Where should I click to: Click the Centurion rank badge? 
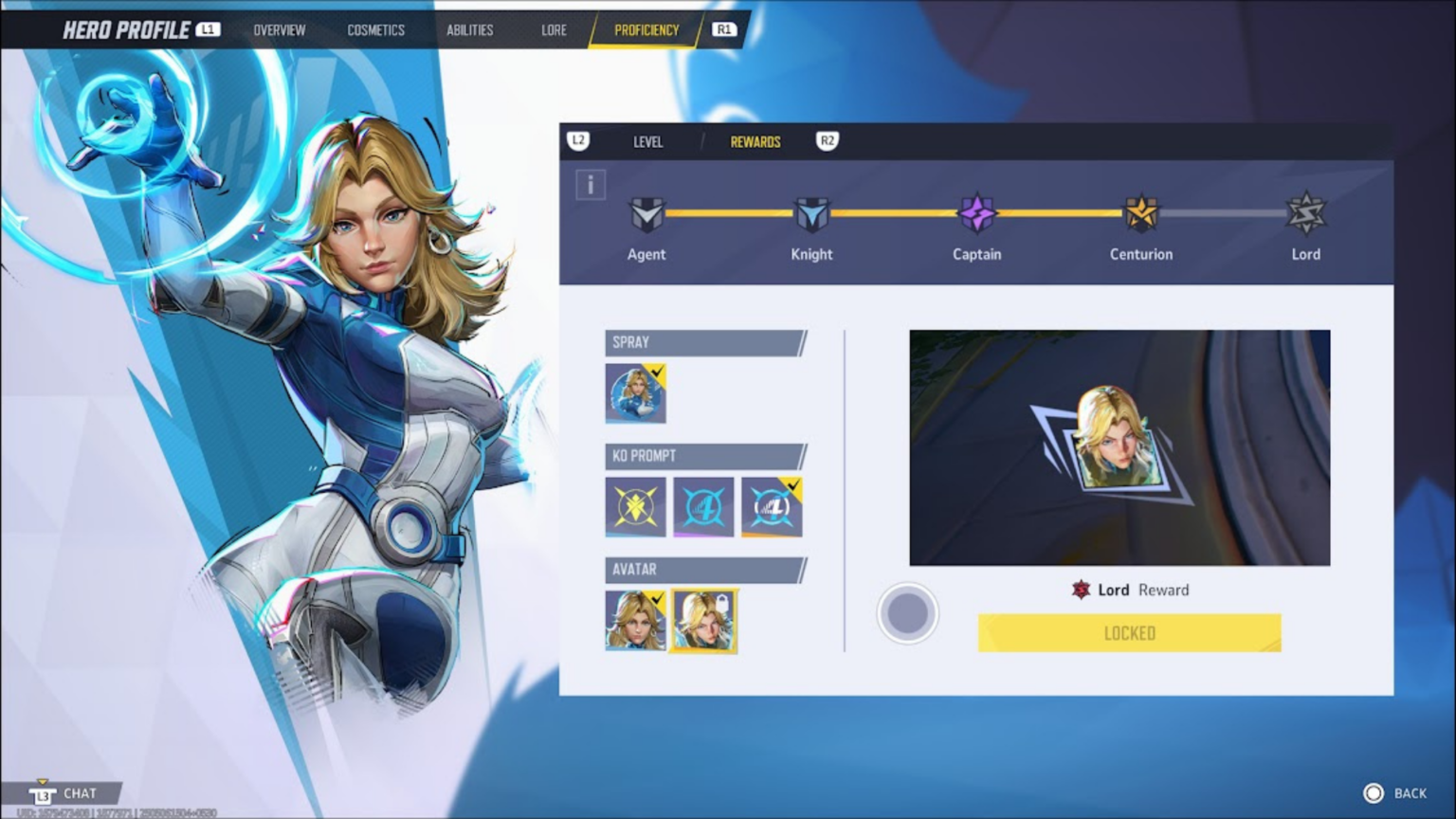point(1141,214)
